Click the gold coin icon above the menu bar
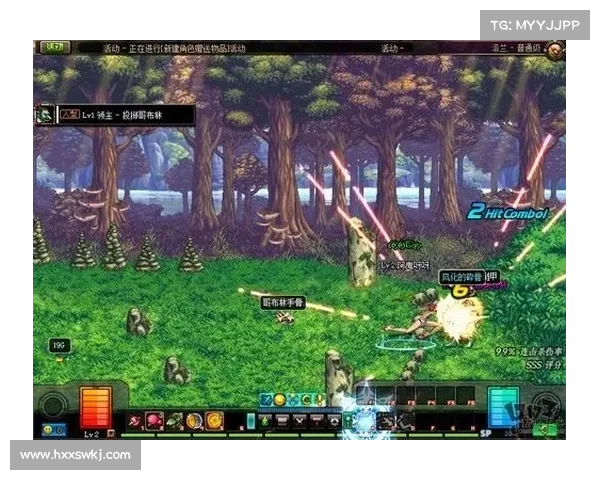The width and height of the screenshot is (600, 480). tap(280, 400)
